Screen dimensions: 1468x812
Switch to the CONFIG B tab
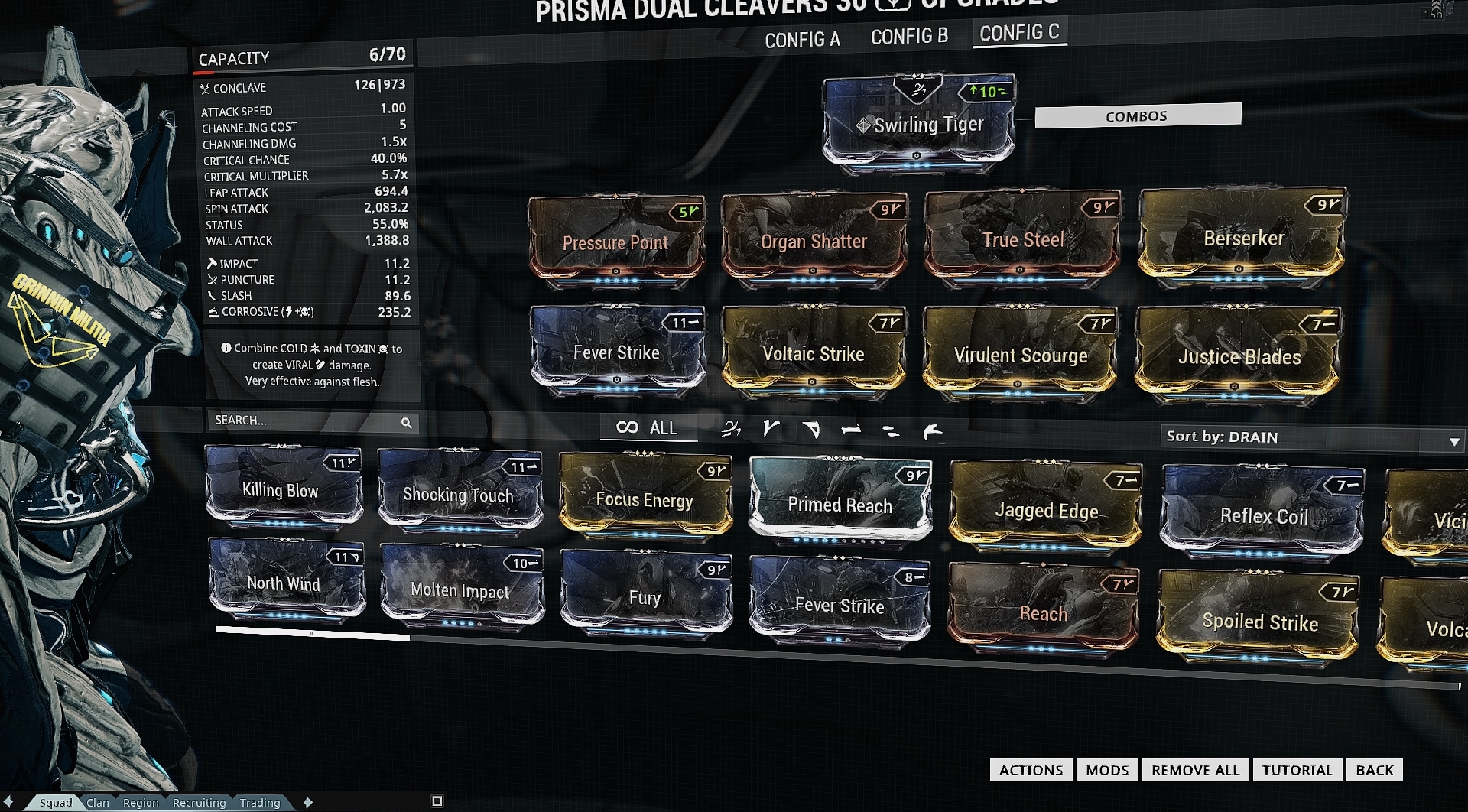tap(909, 35)
